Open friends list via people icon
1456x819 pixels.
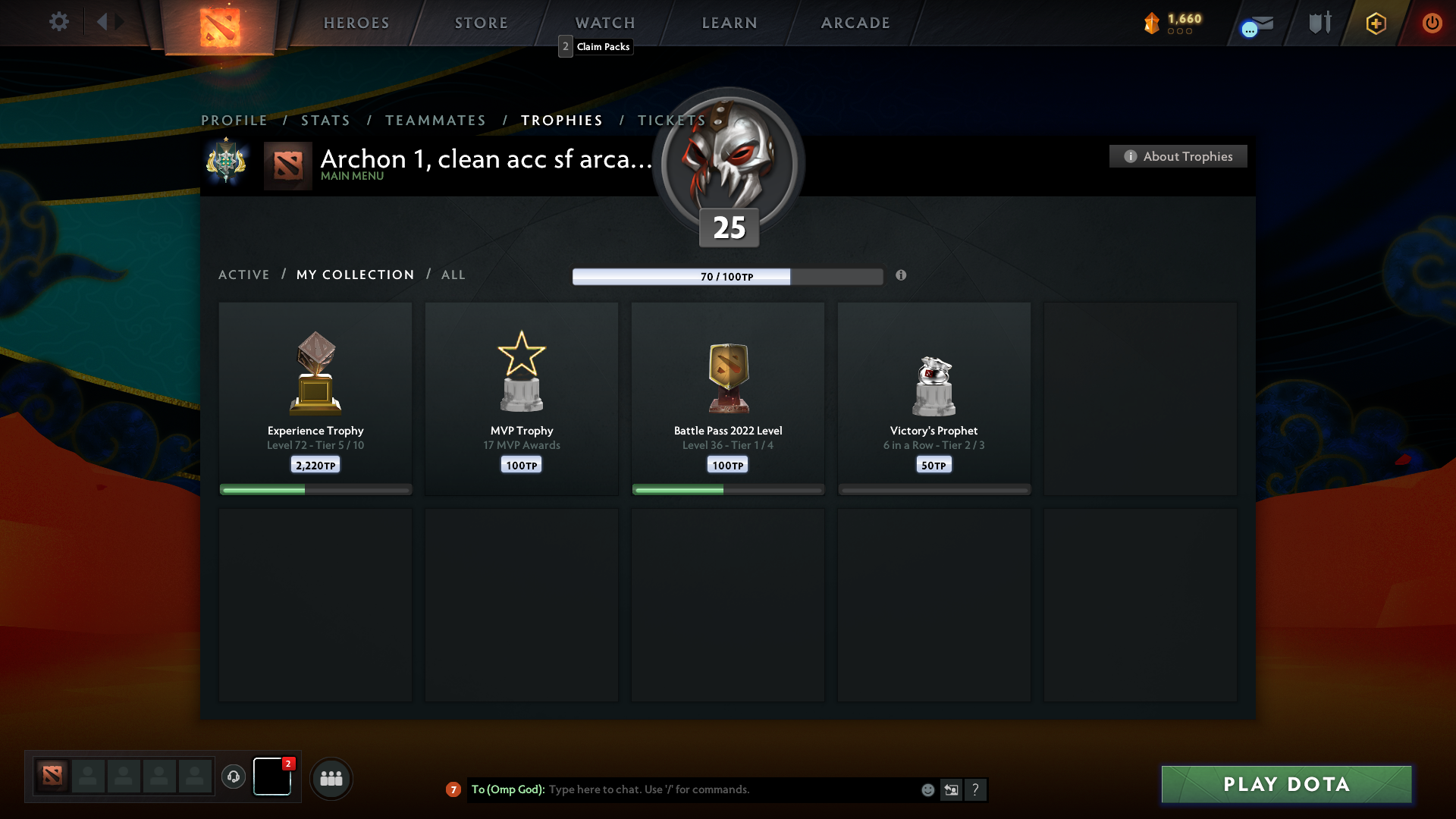tap(331, 778)
